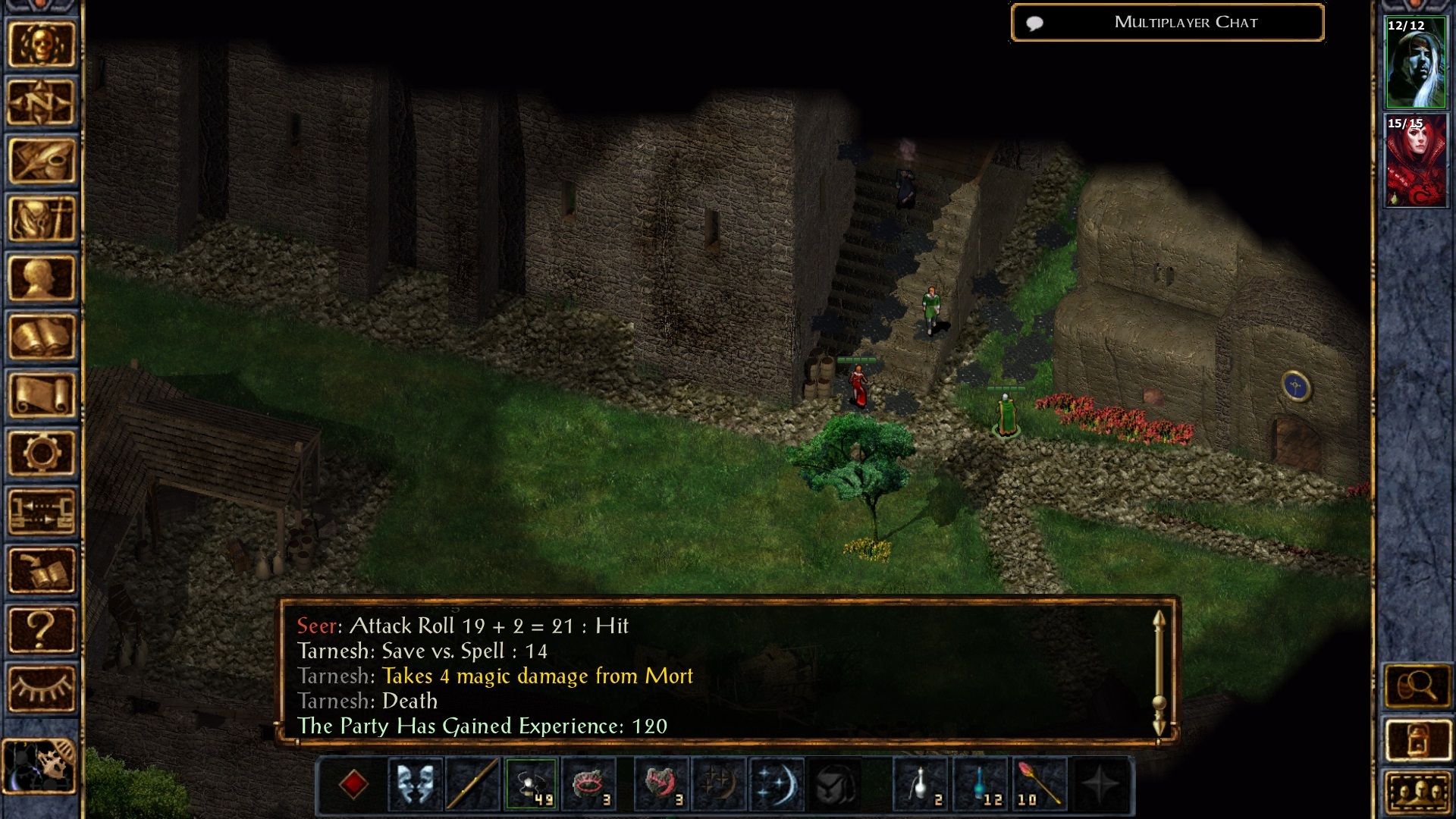Screen dimensions: 1456x819
Task: Toggle the closed-eye hide interface button
Action: point(42,688)
